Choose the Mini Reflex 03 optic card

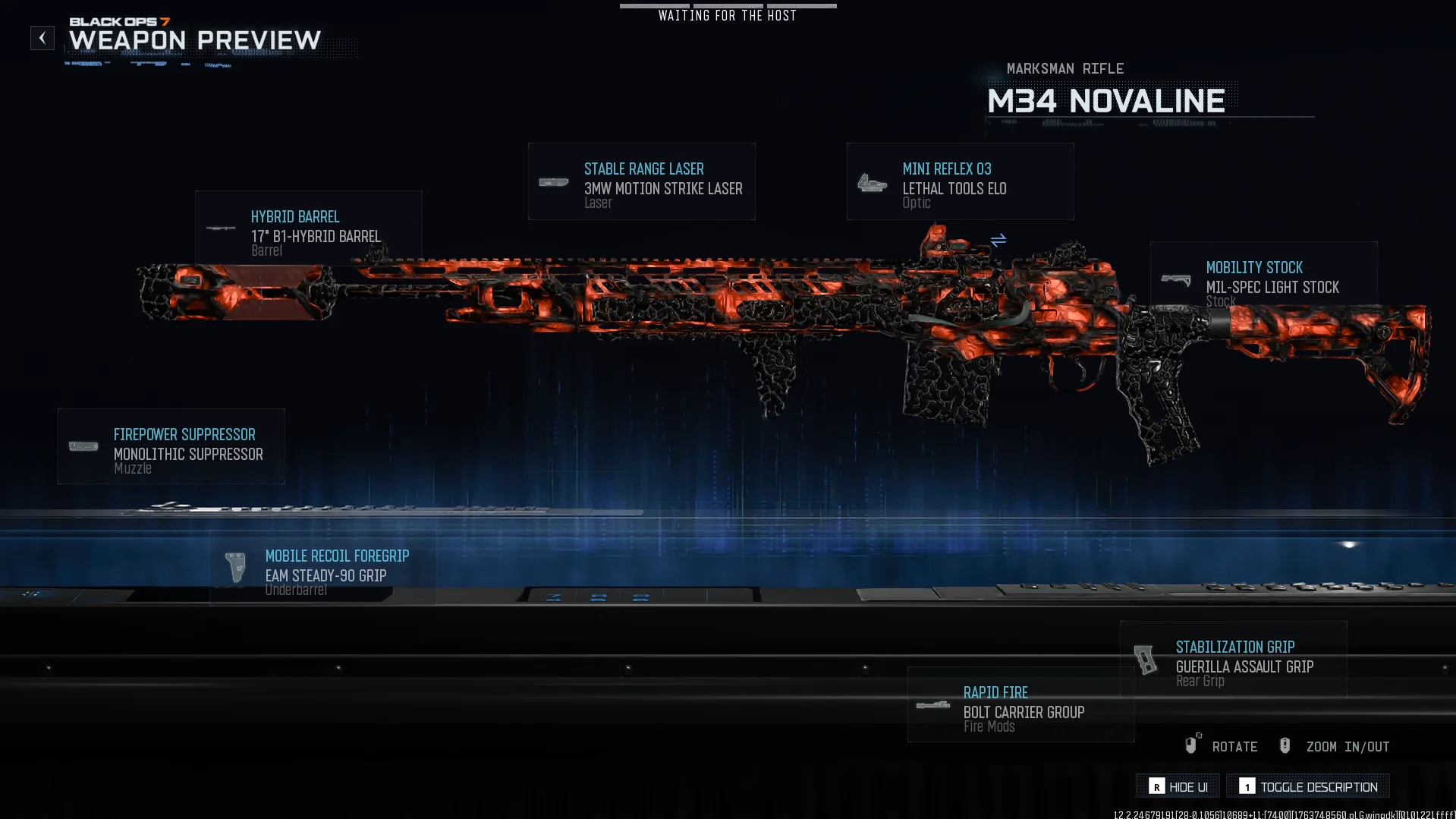960,182
